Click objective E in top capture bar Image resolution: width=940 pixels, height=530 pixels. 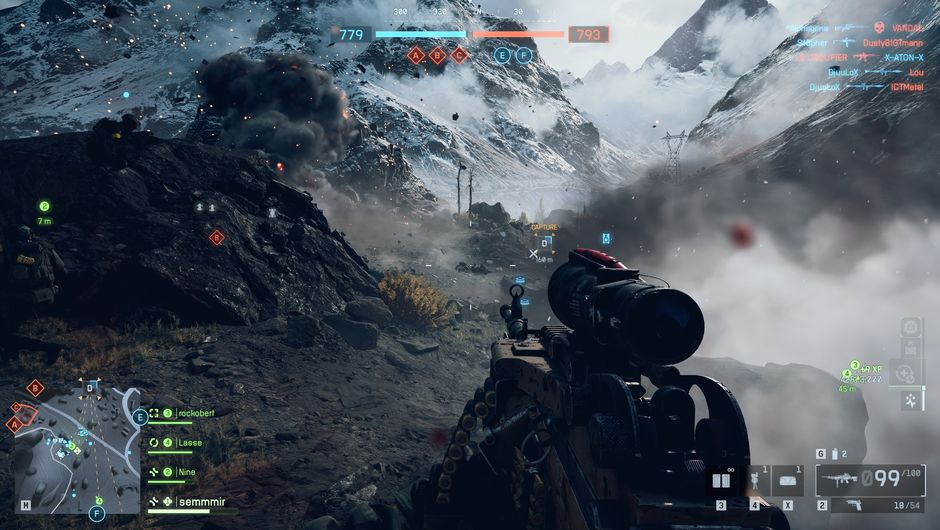point(502,55)
